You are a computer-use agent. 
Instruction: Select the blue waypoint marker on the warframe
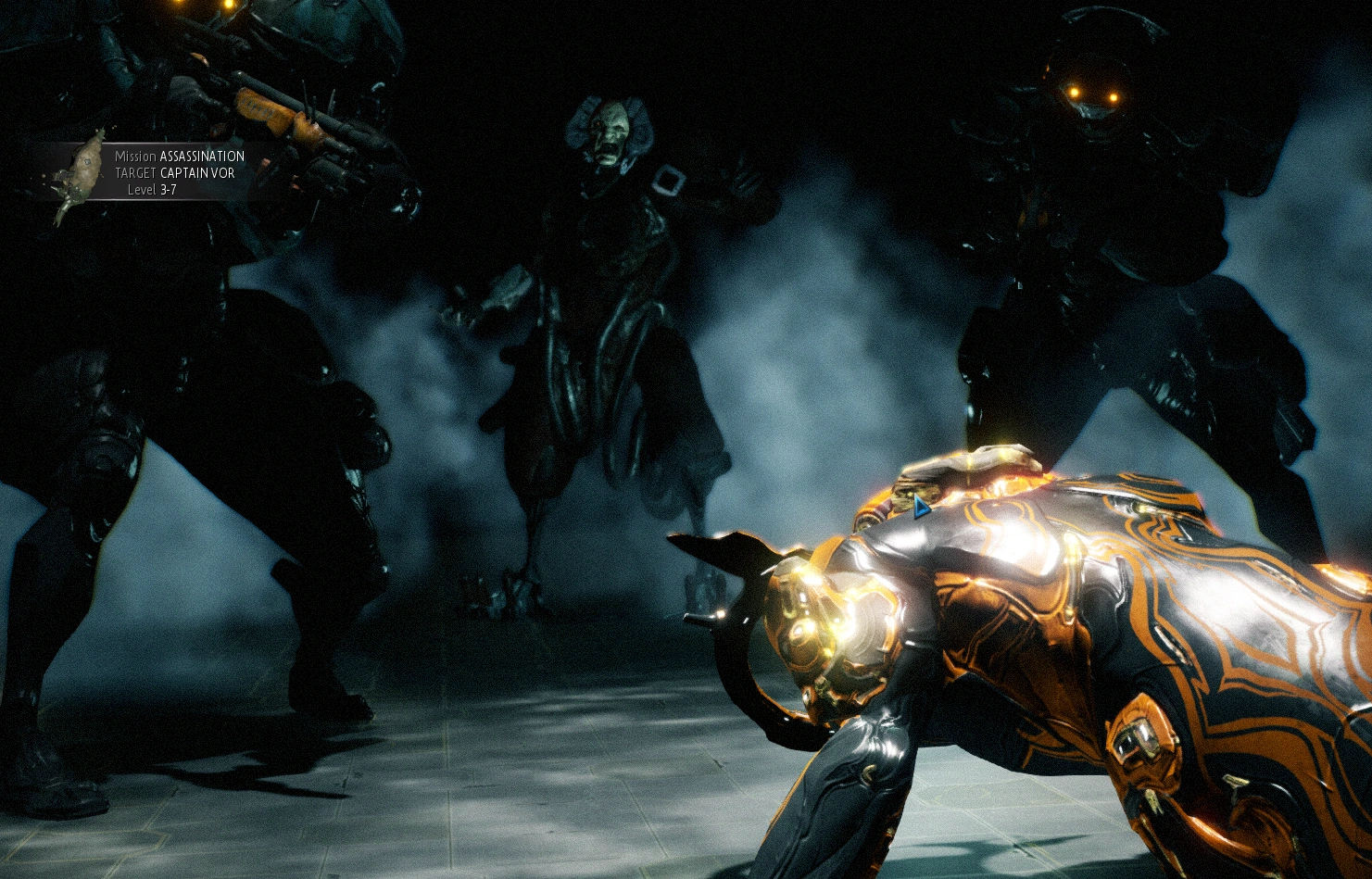tap(921, 509)
